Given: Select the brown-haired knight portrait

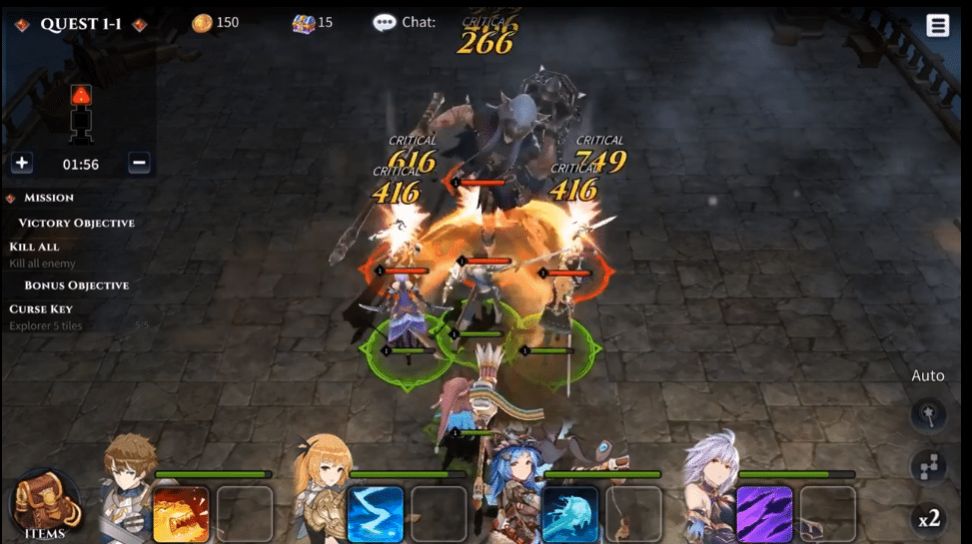Looking at the screenshot, I should pyautogui.click(x=128, y=489).
